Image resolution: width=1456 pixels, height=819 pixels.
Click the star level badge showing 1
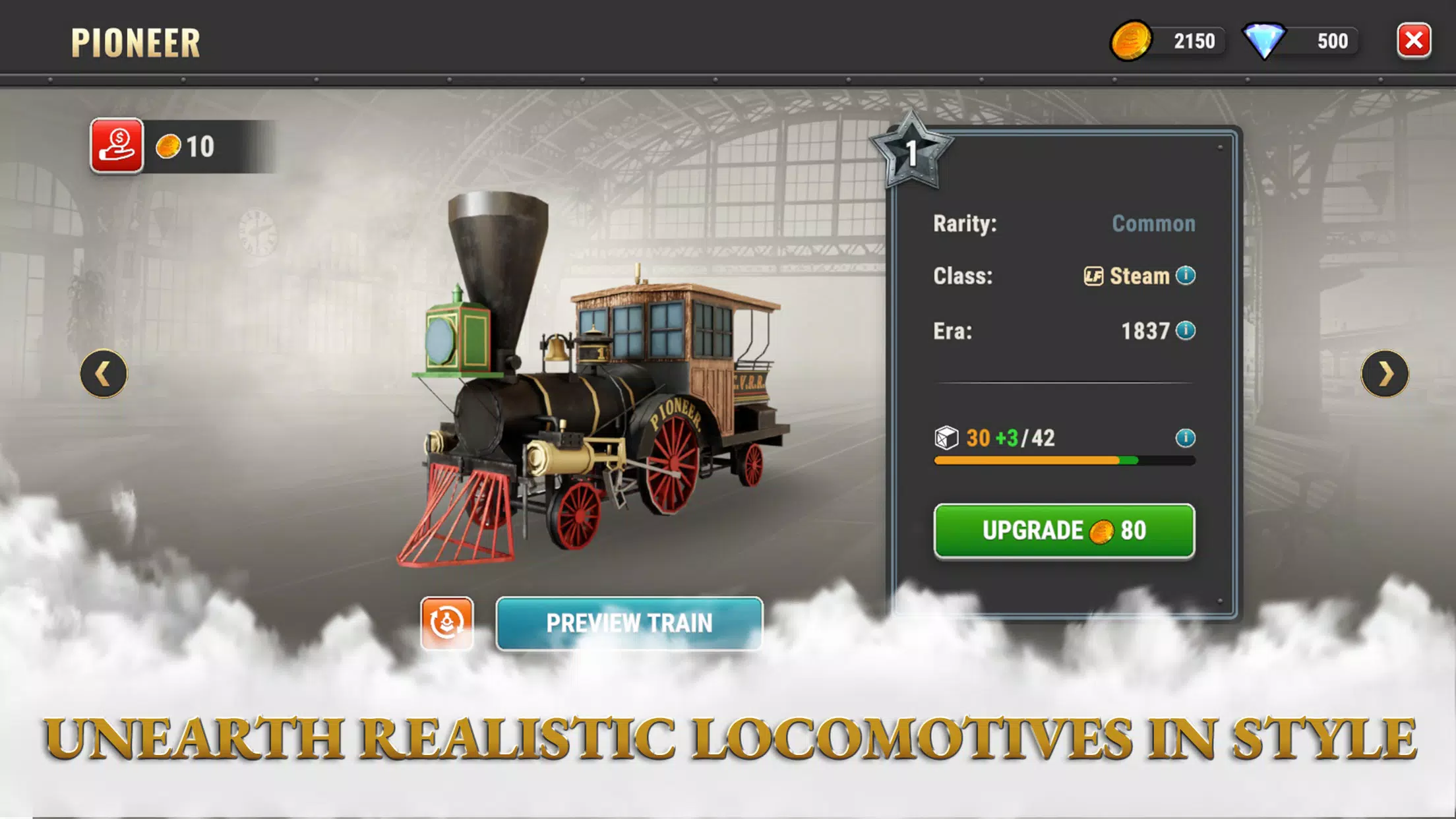point(913,152)
